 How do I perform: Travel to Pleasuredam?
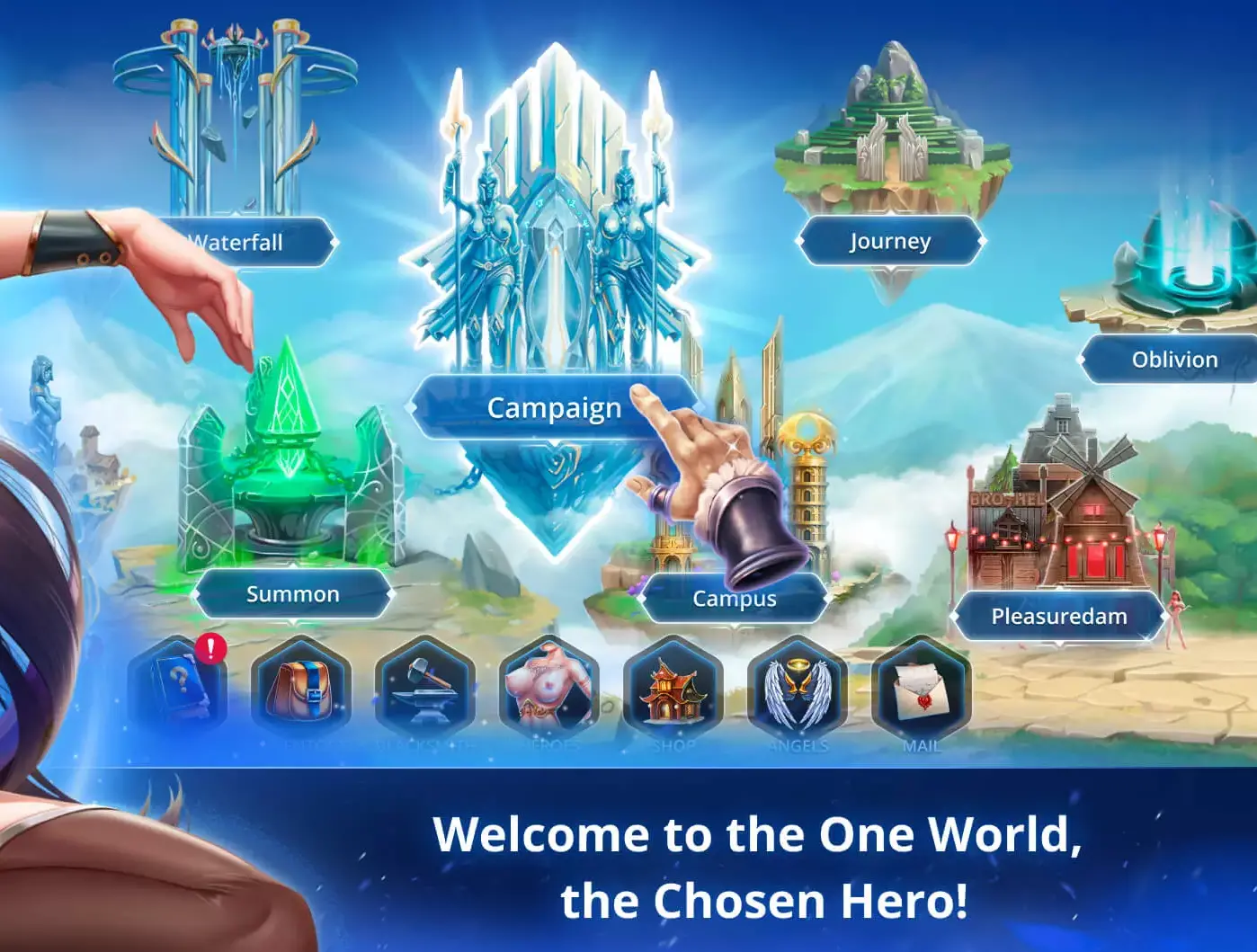pos(1059,616)
